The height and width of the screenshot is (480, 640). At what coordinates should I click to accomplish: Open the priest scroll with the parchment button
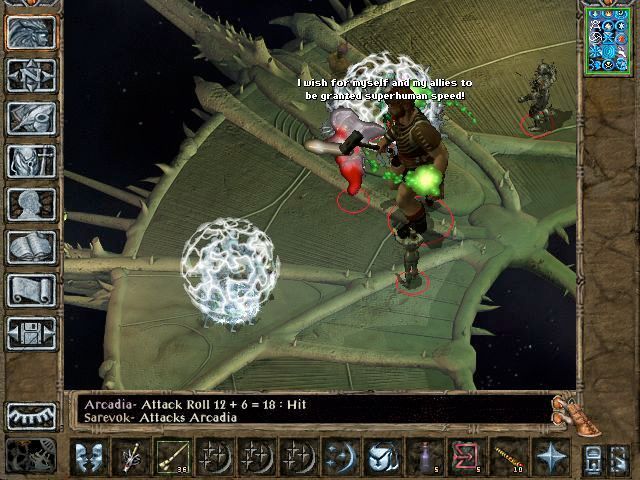point(31,290)
